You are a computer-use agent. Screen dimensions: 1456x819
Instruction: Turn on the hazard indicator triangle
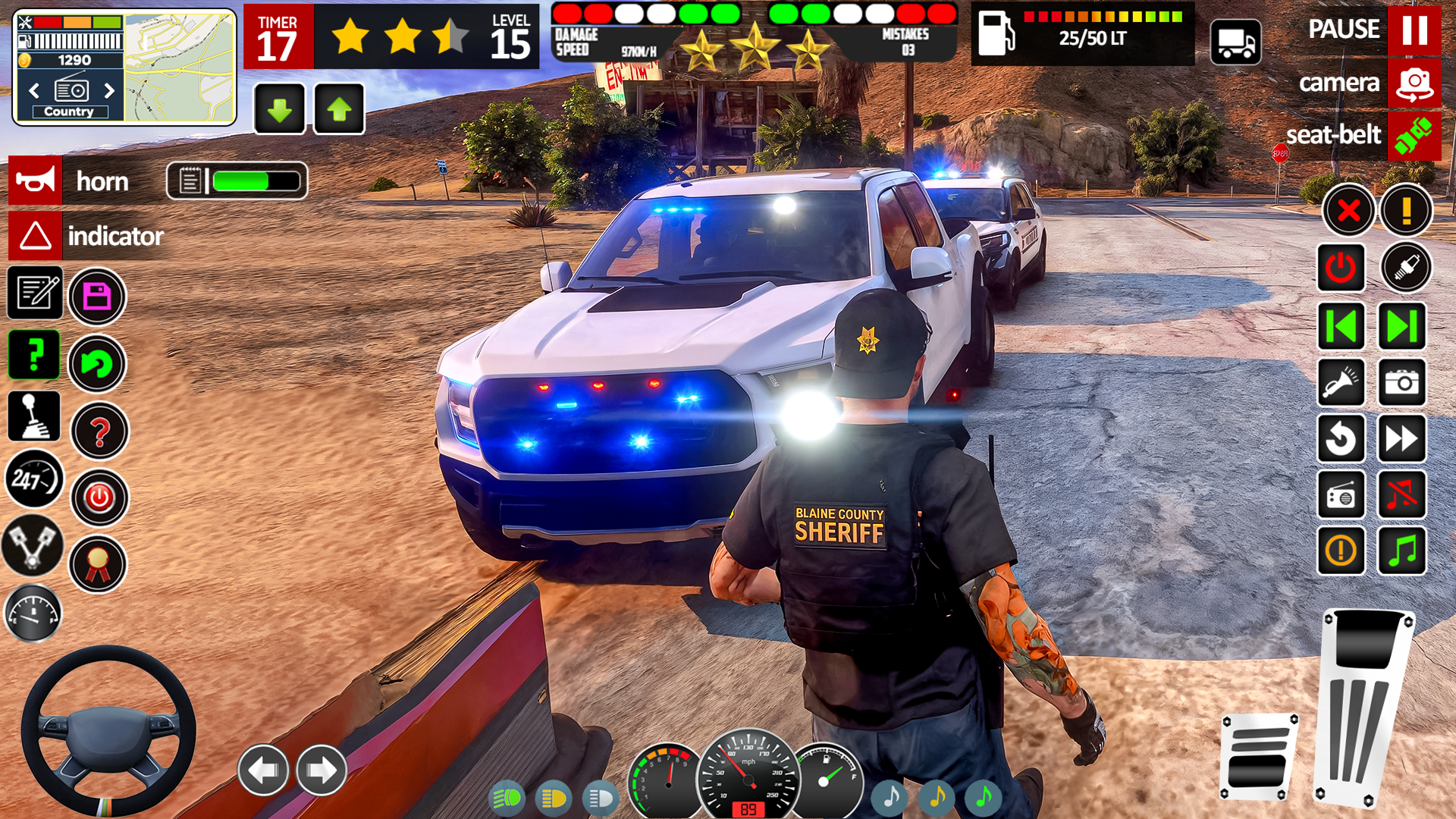coord(36,236)
